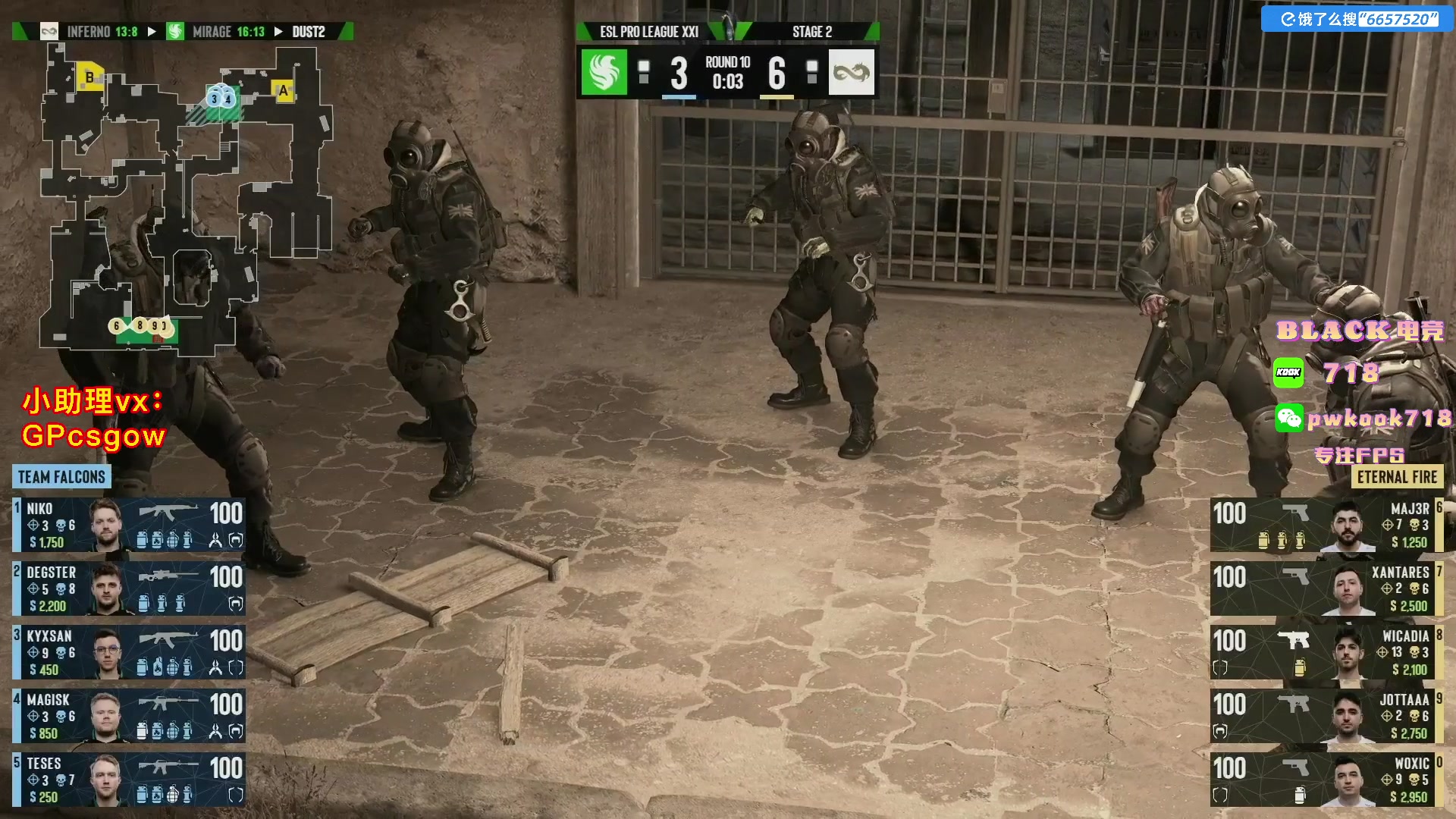Select MAJ3R's player card

click(1326, 525)
